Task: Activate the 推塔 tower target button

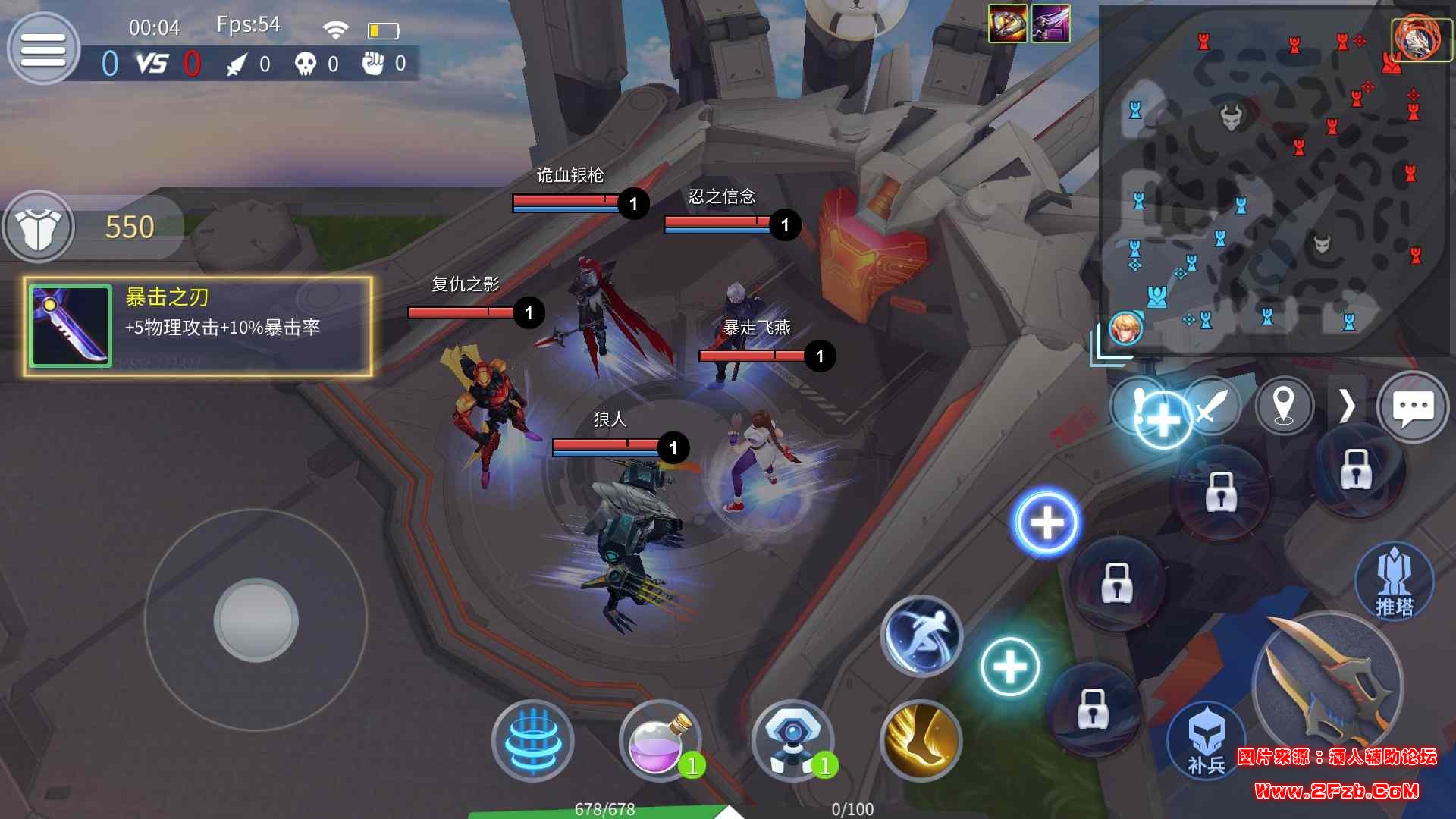Action: tap(1394, 582)
